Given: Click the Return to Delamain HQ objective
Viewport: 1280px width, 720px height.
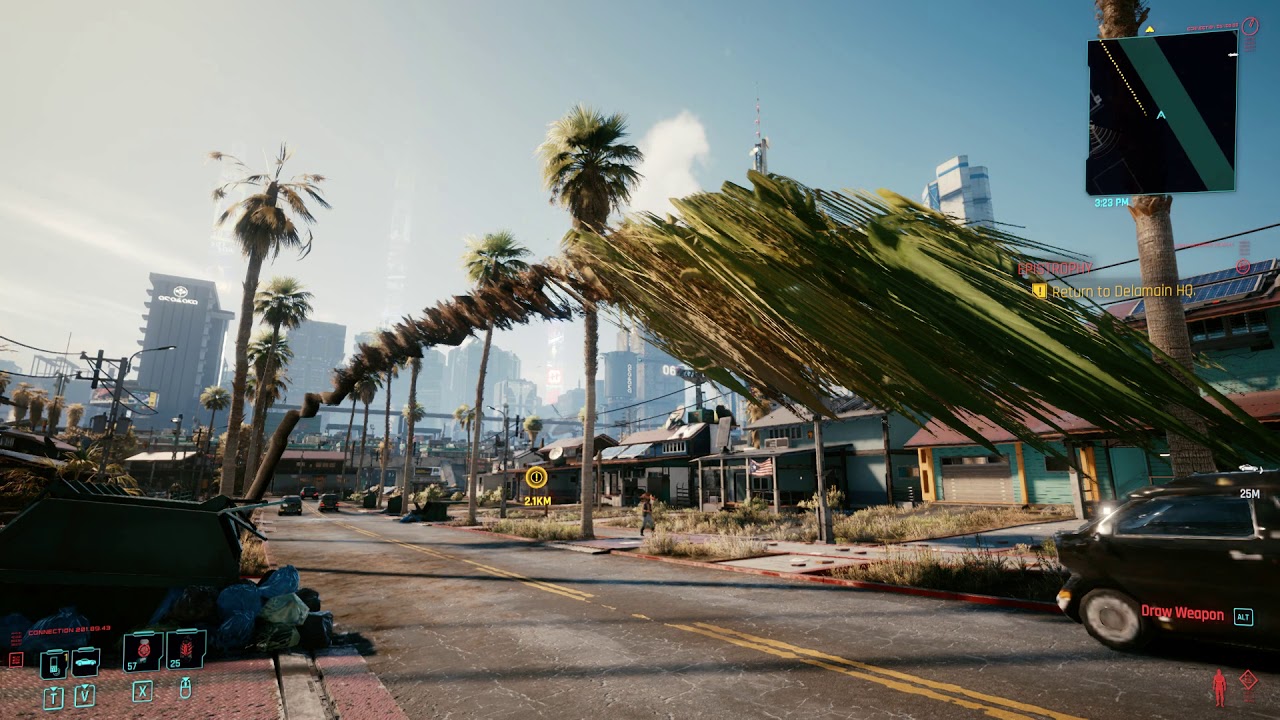Looking at the screenshot, I should pos(1122,291).
